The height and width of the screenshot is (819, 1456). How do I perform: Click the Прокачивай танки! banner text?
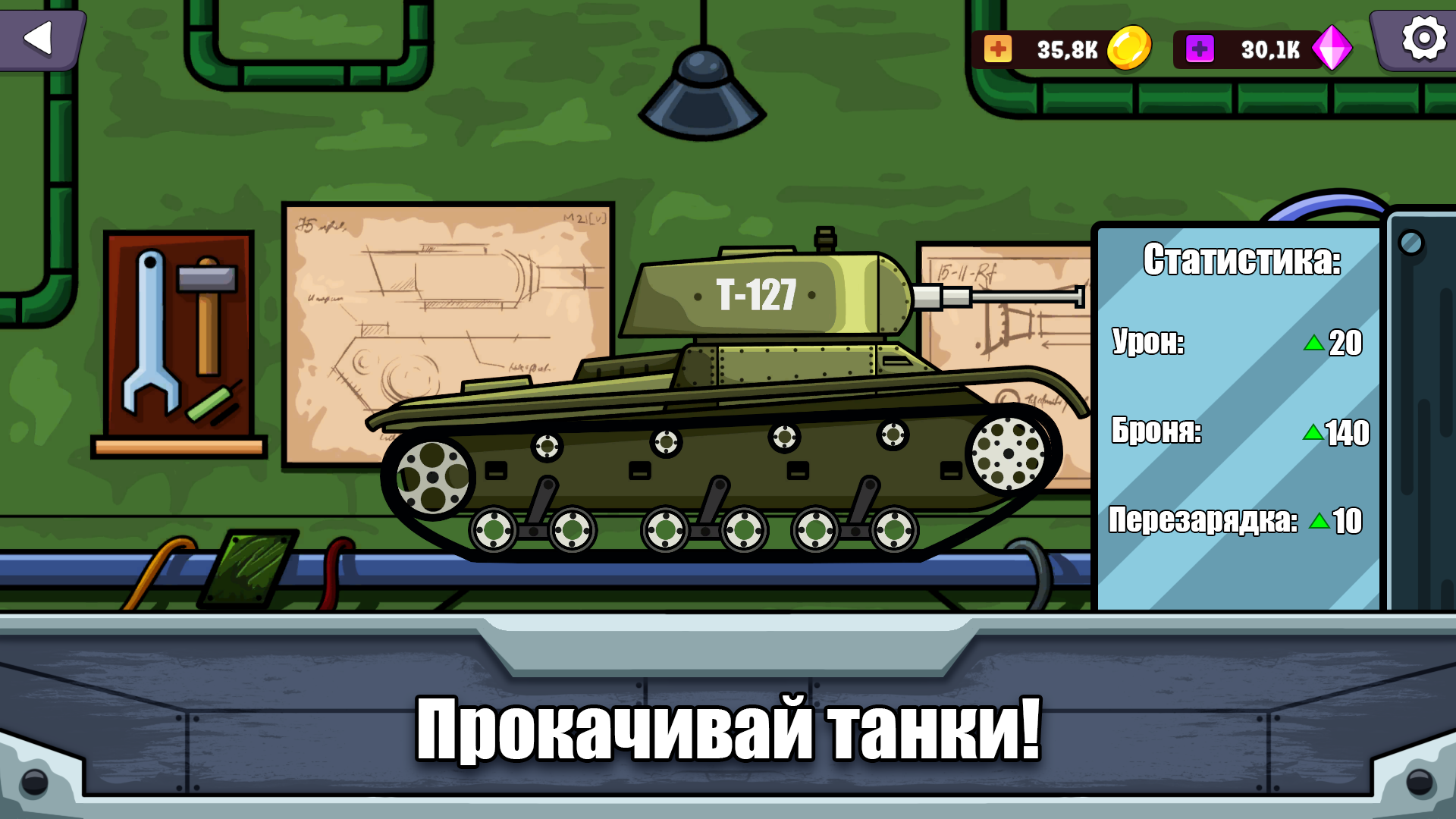(730, 730)
